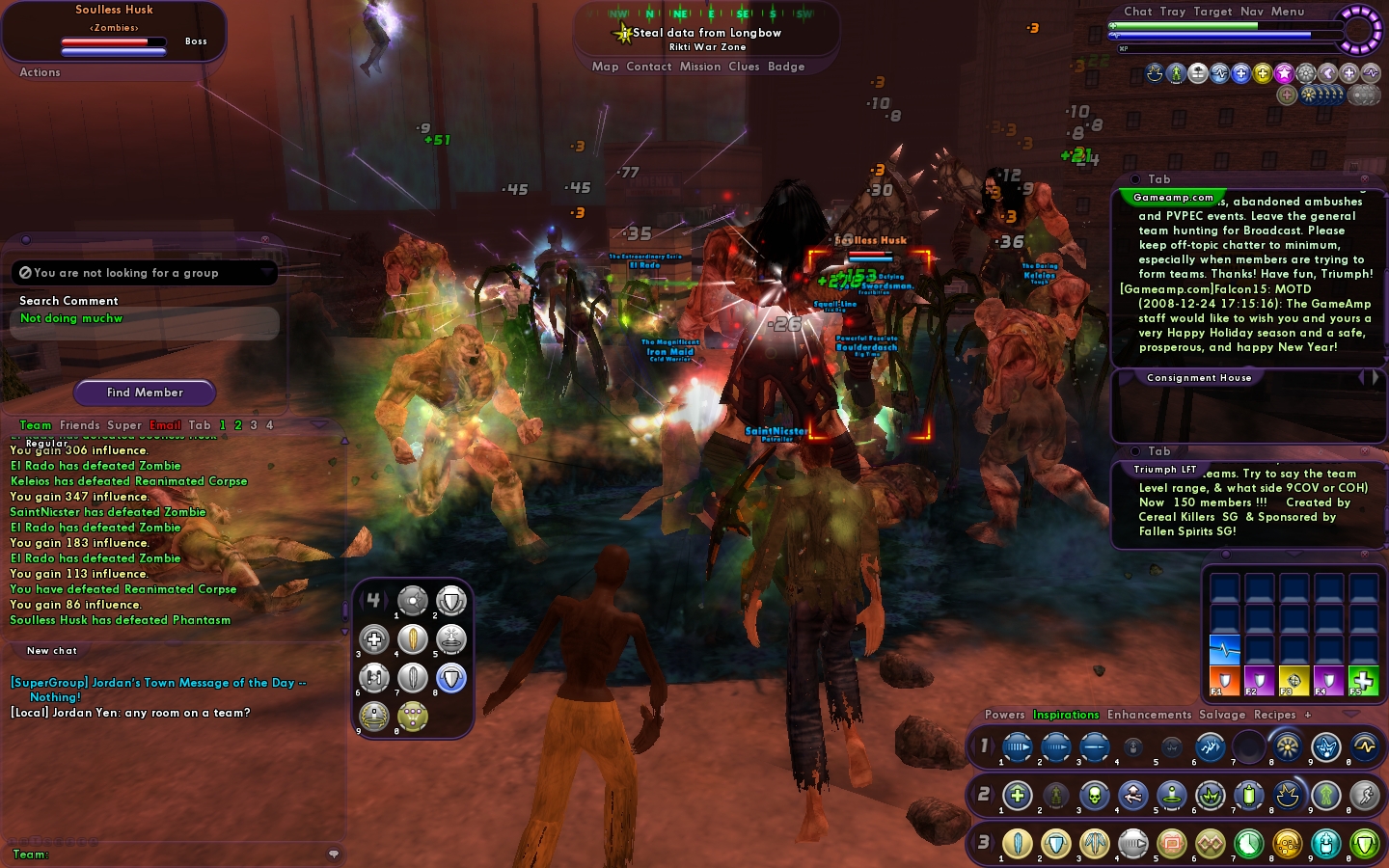Activate the green clock power in tray 3
This screenshot has height=868, width=1389.
[1248, 844]
